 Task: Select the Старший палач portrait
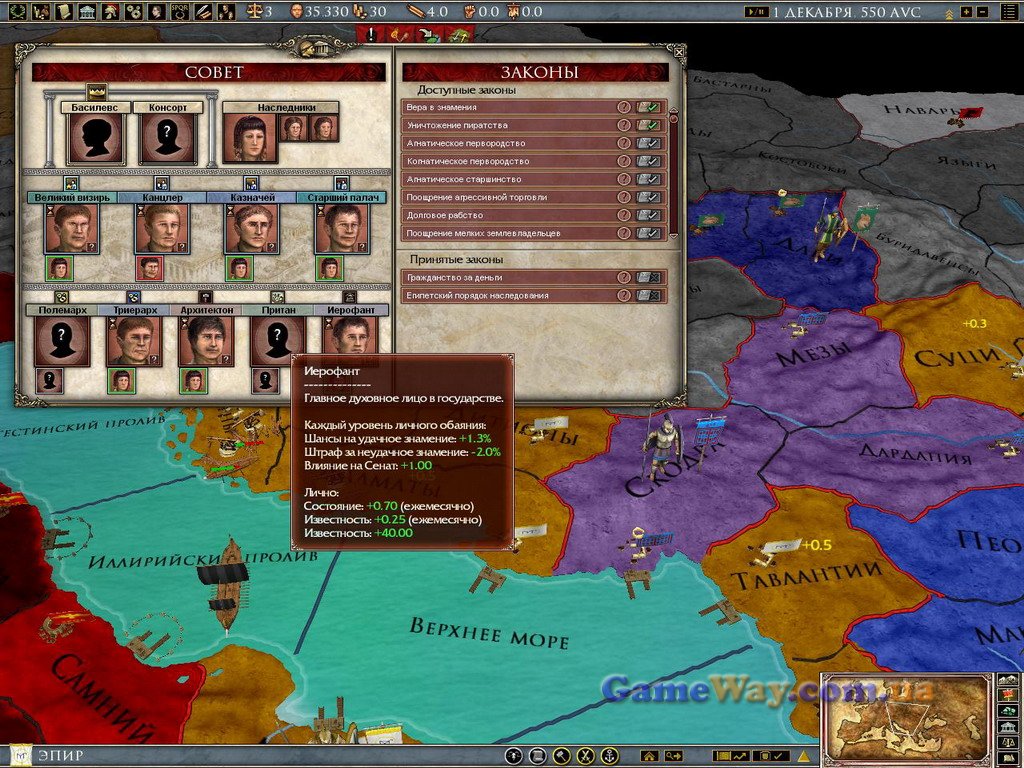coord(342,228)
